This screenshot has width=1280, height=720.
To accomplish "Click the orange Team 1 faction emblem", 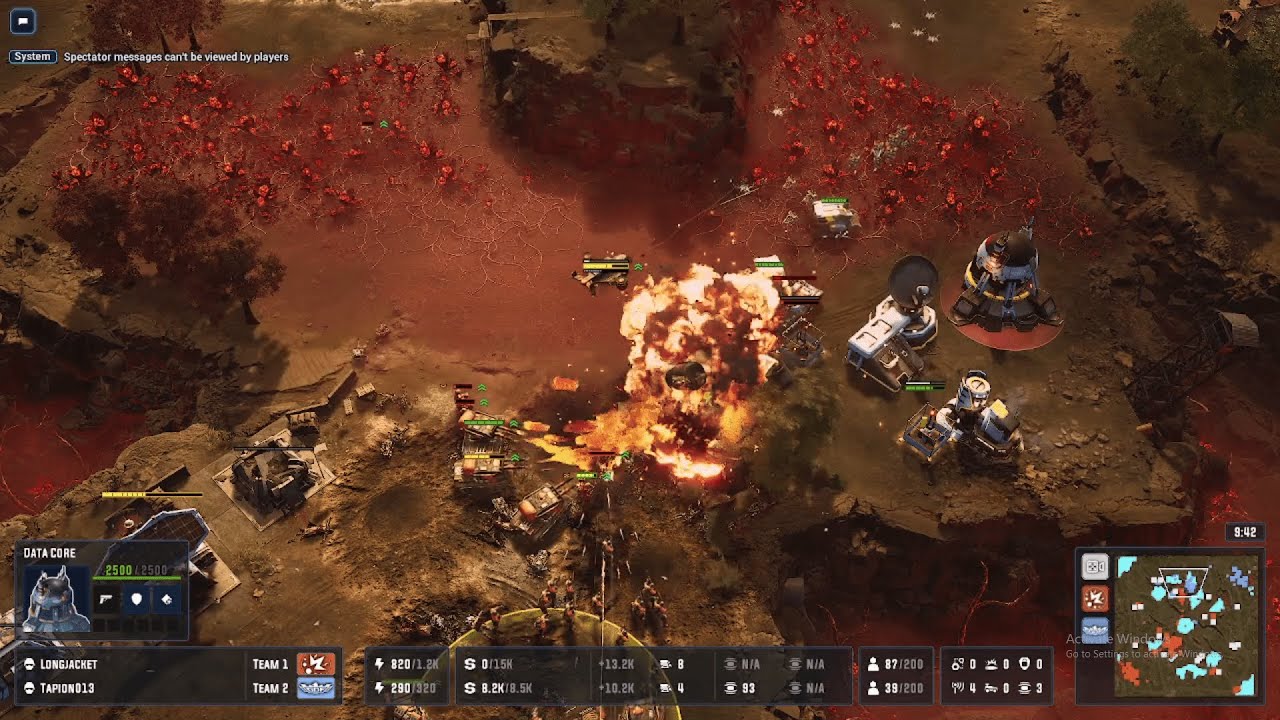I will tap(316, 664).
